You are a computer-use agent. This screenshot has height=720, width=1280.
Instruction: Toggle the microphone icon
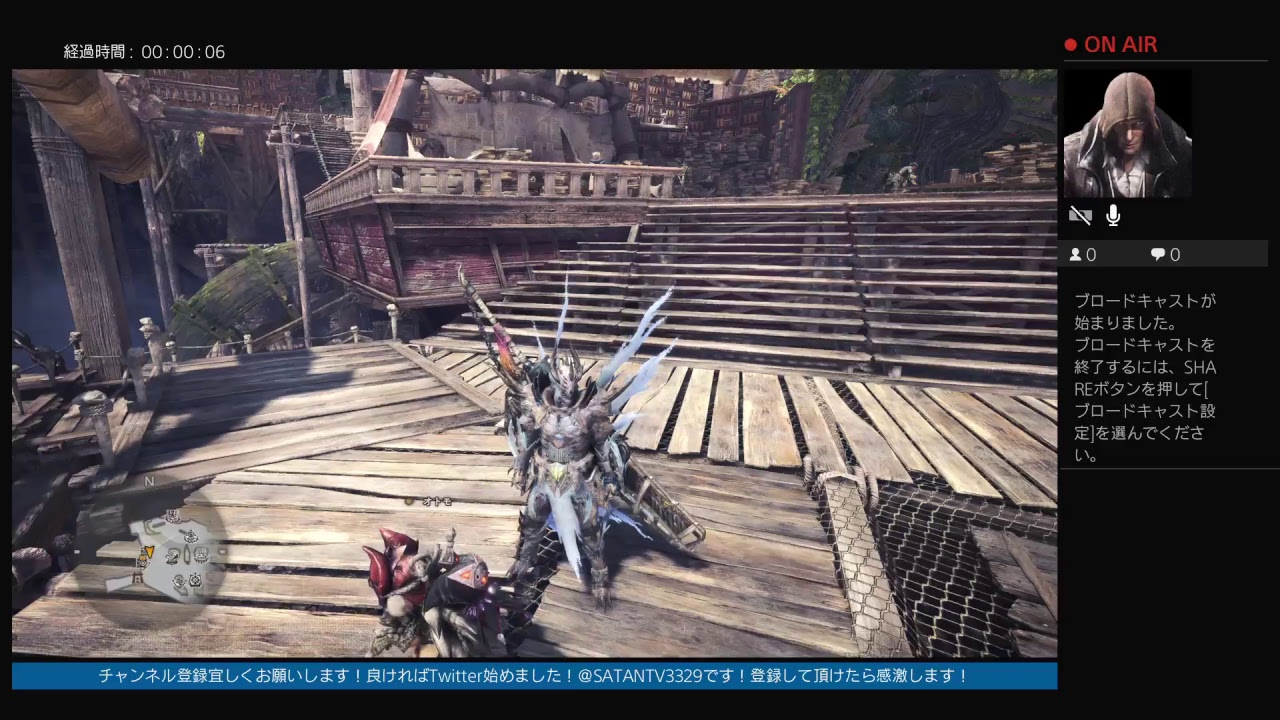(x=1113, y=215)
